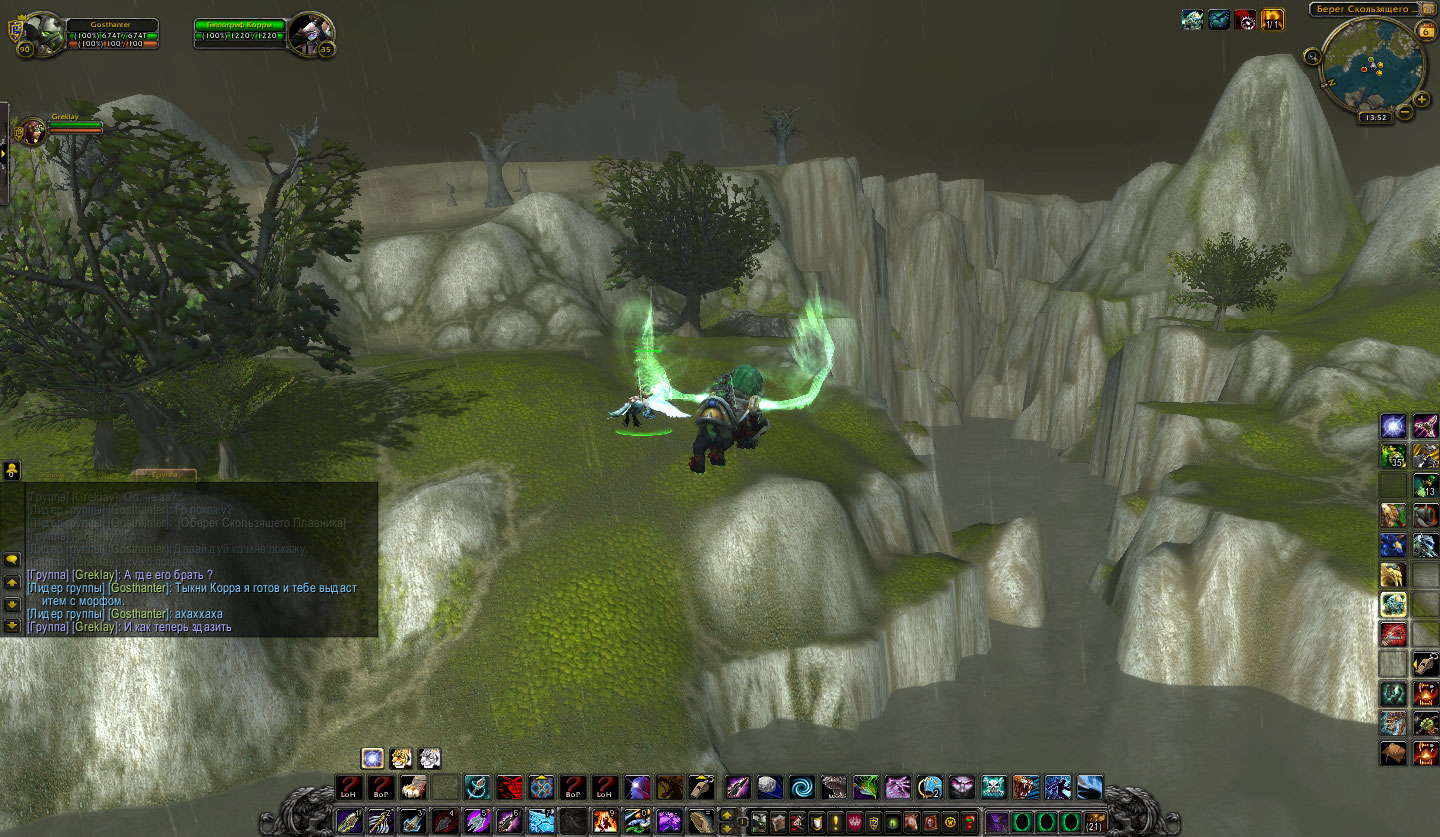Screen dimensions: 1440x837
Task: Activate the blue swirling vortex ability
Action: pos(801,788)
